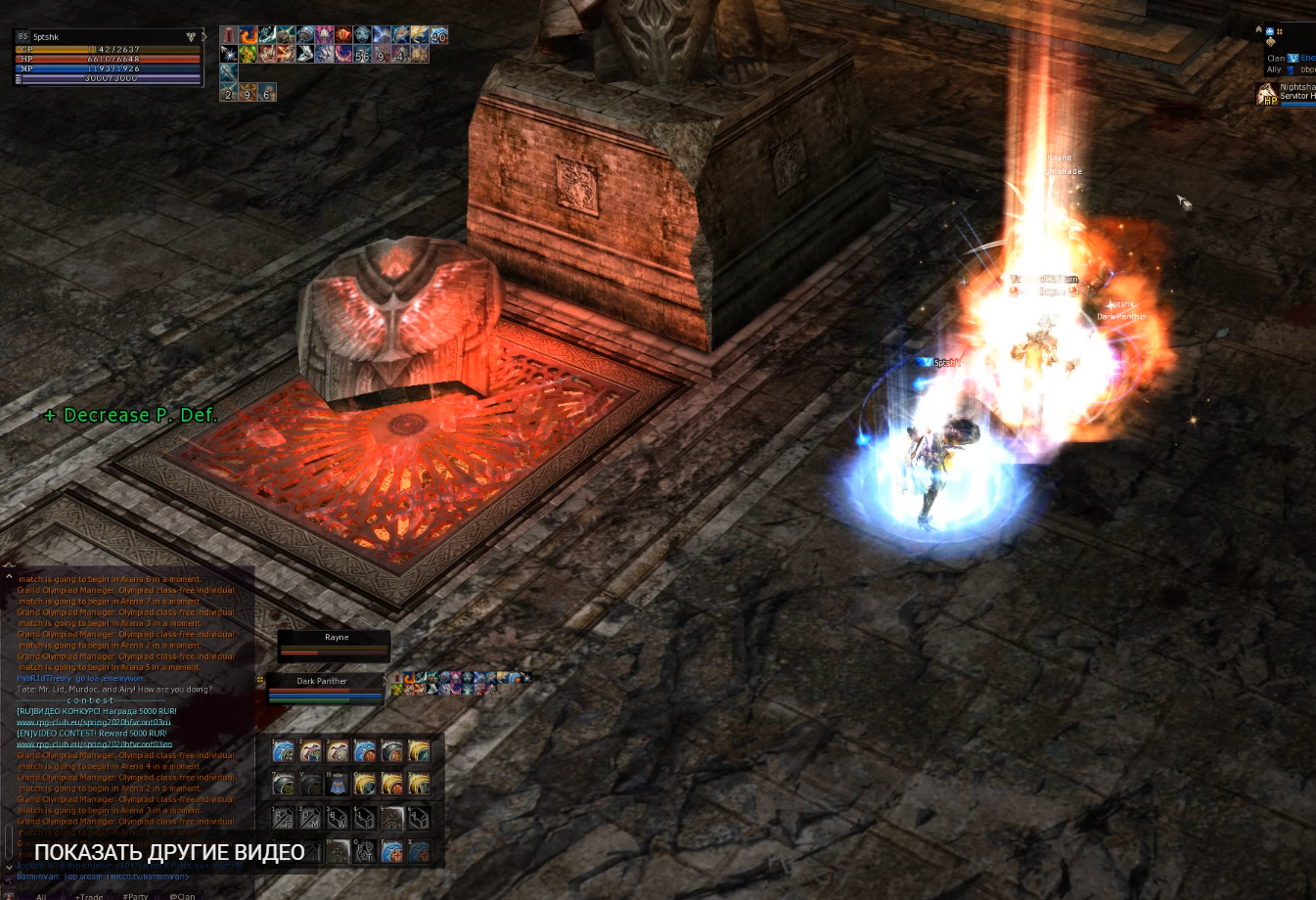
Task: Activate hotbar skill in slot 2, top row
Action: [x=310, y=751]
